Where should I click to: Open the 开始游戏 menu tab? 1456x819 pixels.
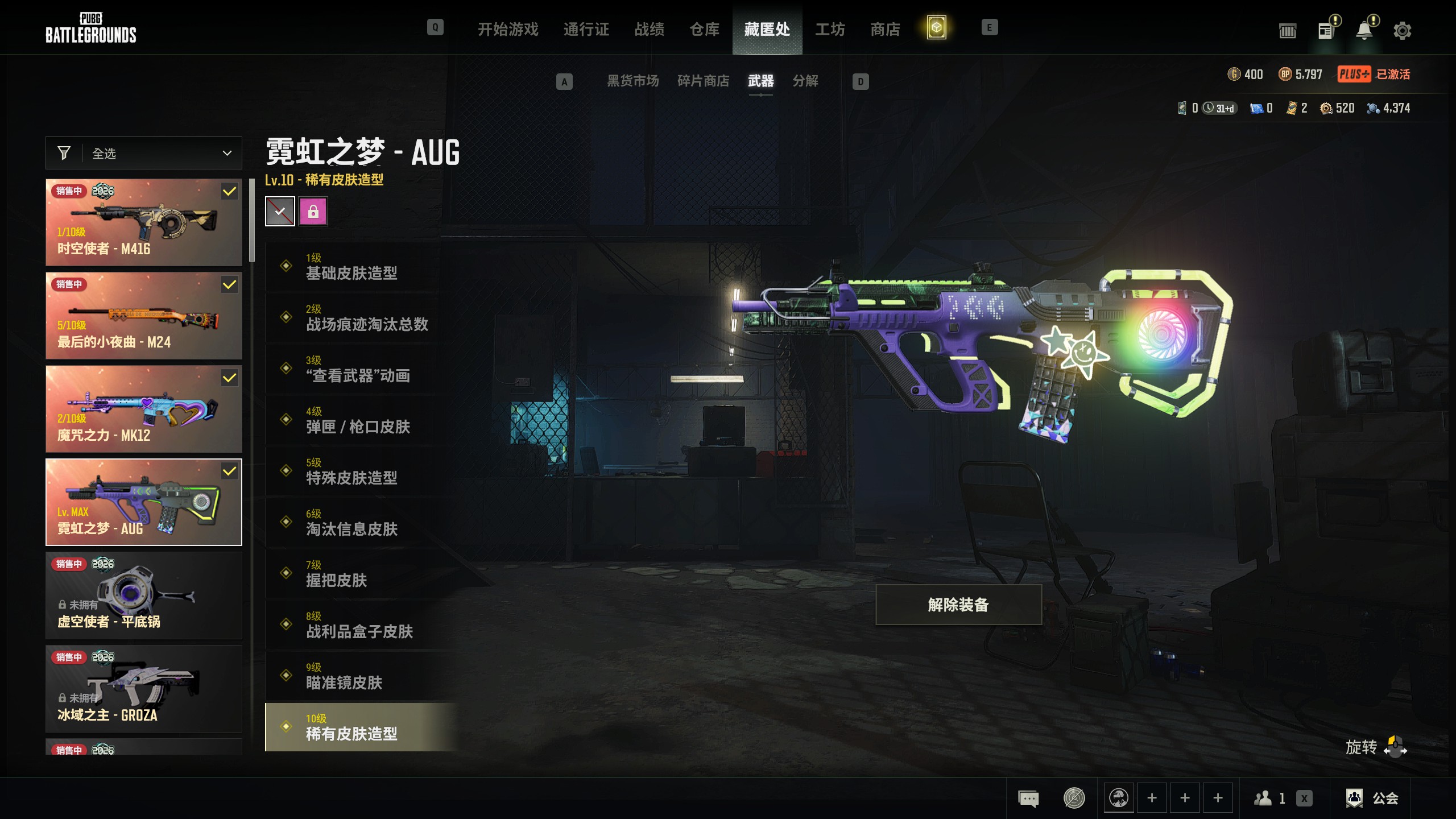click(507, 29)
